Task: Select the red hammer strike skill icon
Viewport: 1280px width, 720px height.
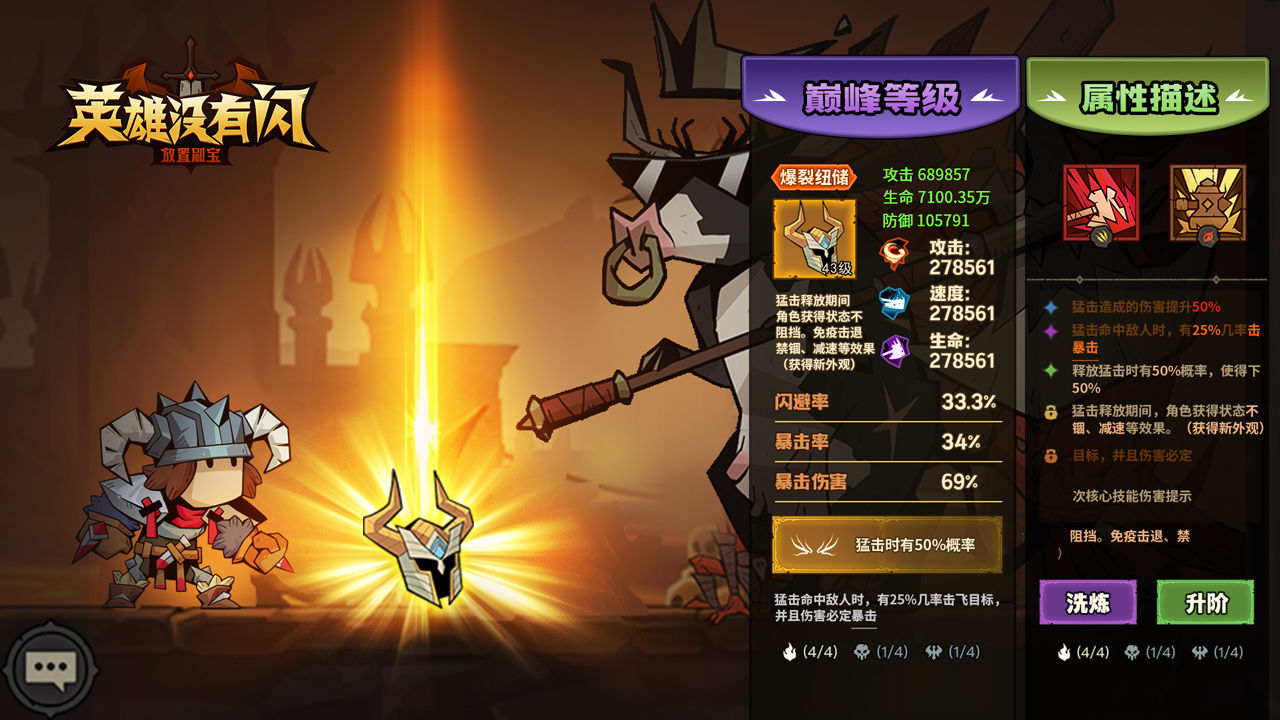Action: click(x=1100, y=203)
